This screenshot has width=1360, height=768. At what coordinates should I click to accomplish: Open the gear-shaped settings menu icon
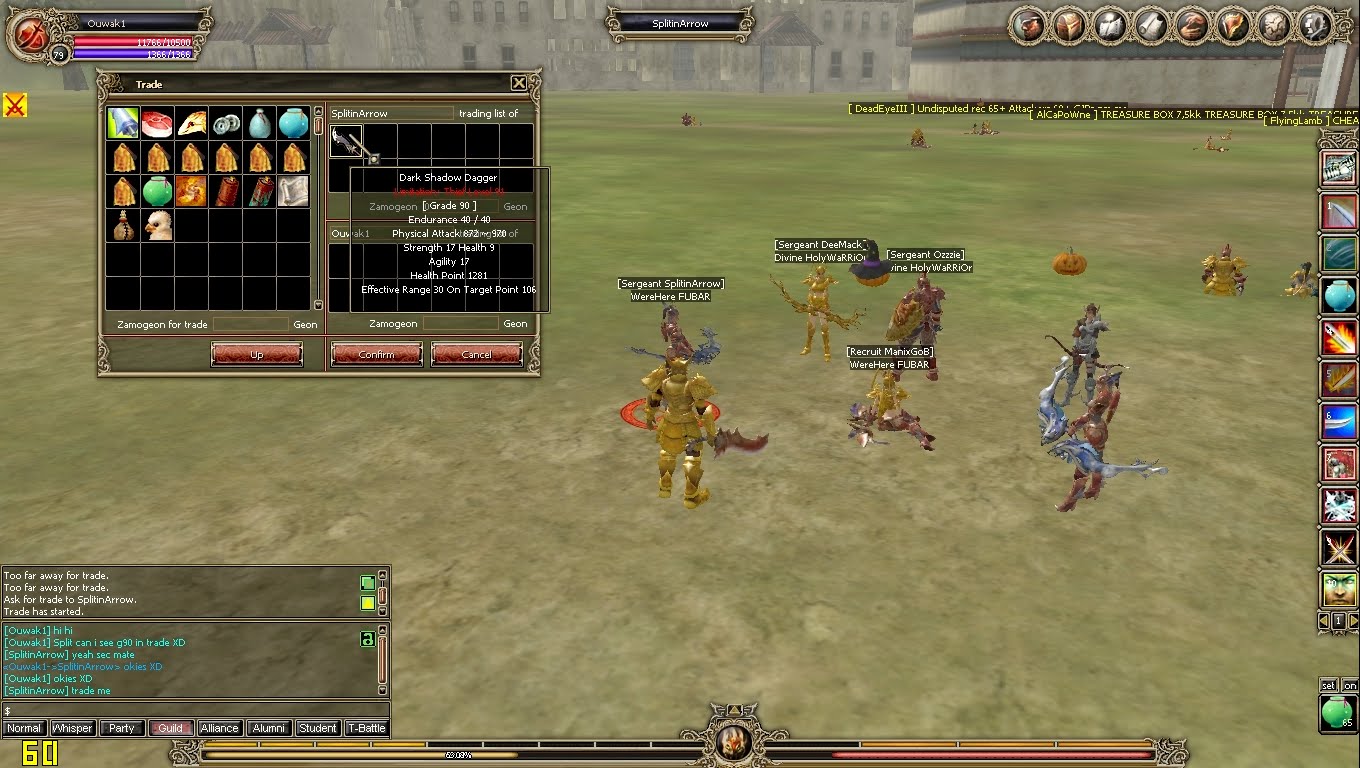(1315, 25)
